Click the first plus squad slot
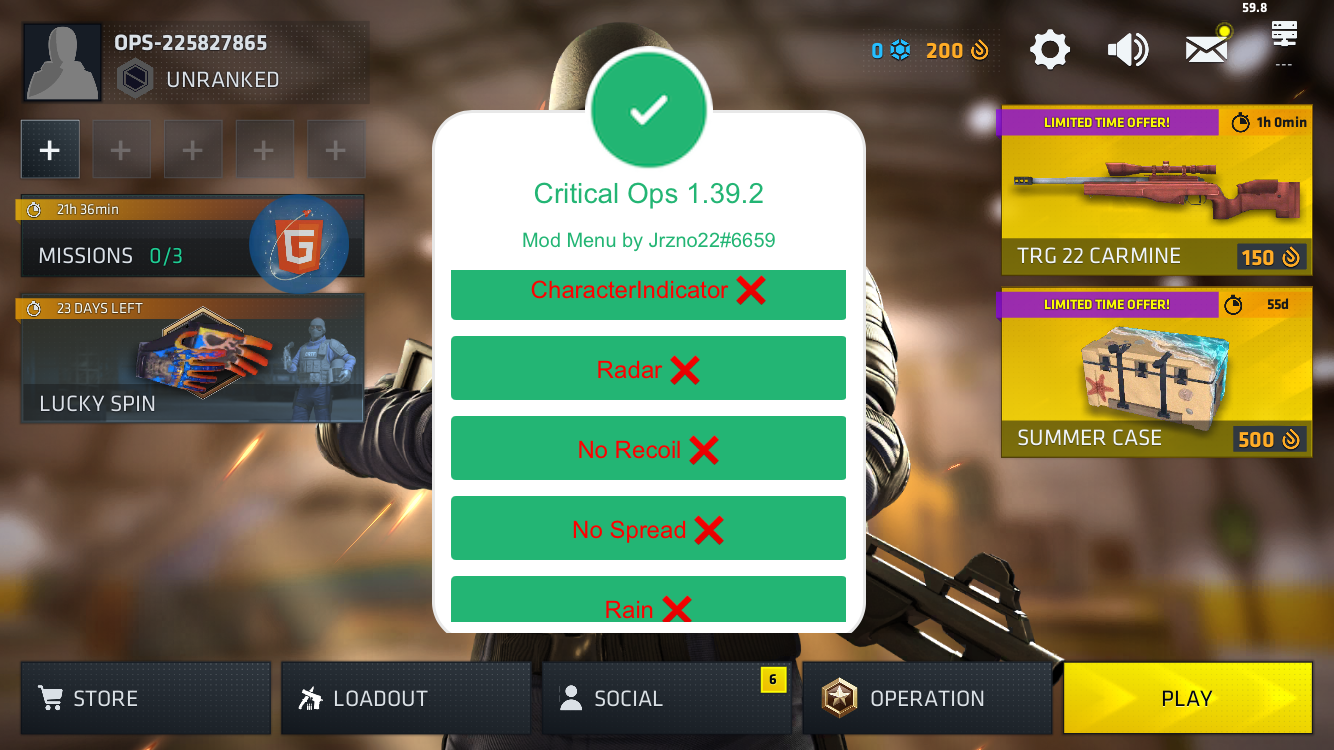This screenshot has width=1334, height=750. tap(50, 148)
